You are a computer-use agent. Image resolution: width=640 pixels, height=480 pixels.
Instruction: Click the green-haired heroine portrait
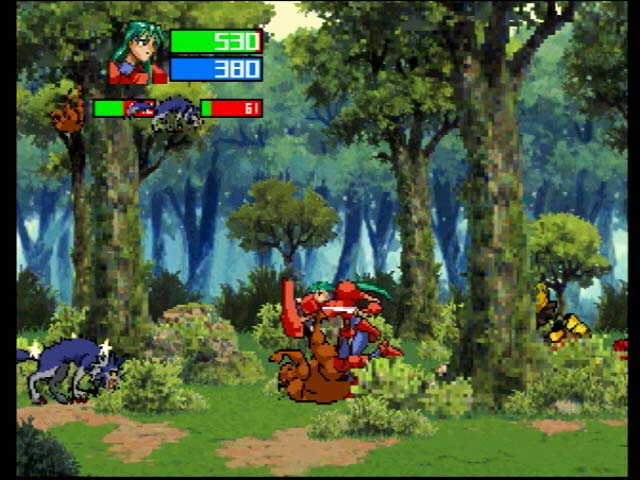[138, 54]
